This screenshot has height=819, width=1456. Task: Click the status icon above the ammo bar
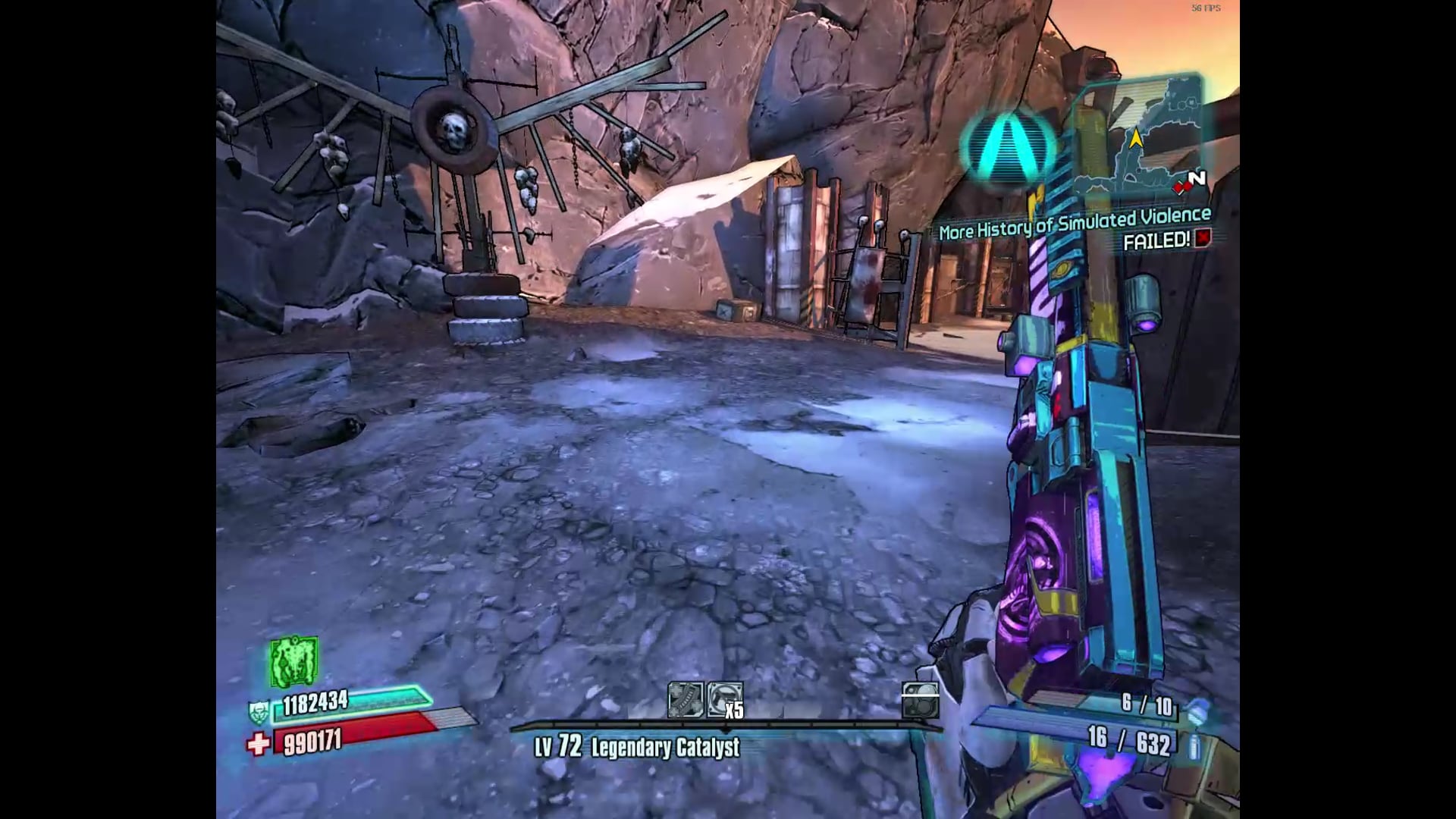921,700
